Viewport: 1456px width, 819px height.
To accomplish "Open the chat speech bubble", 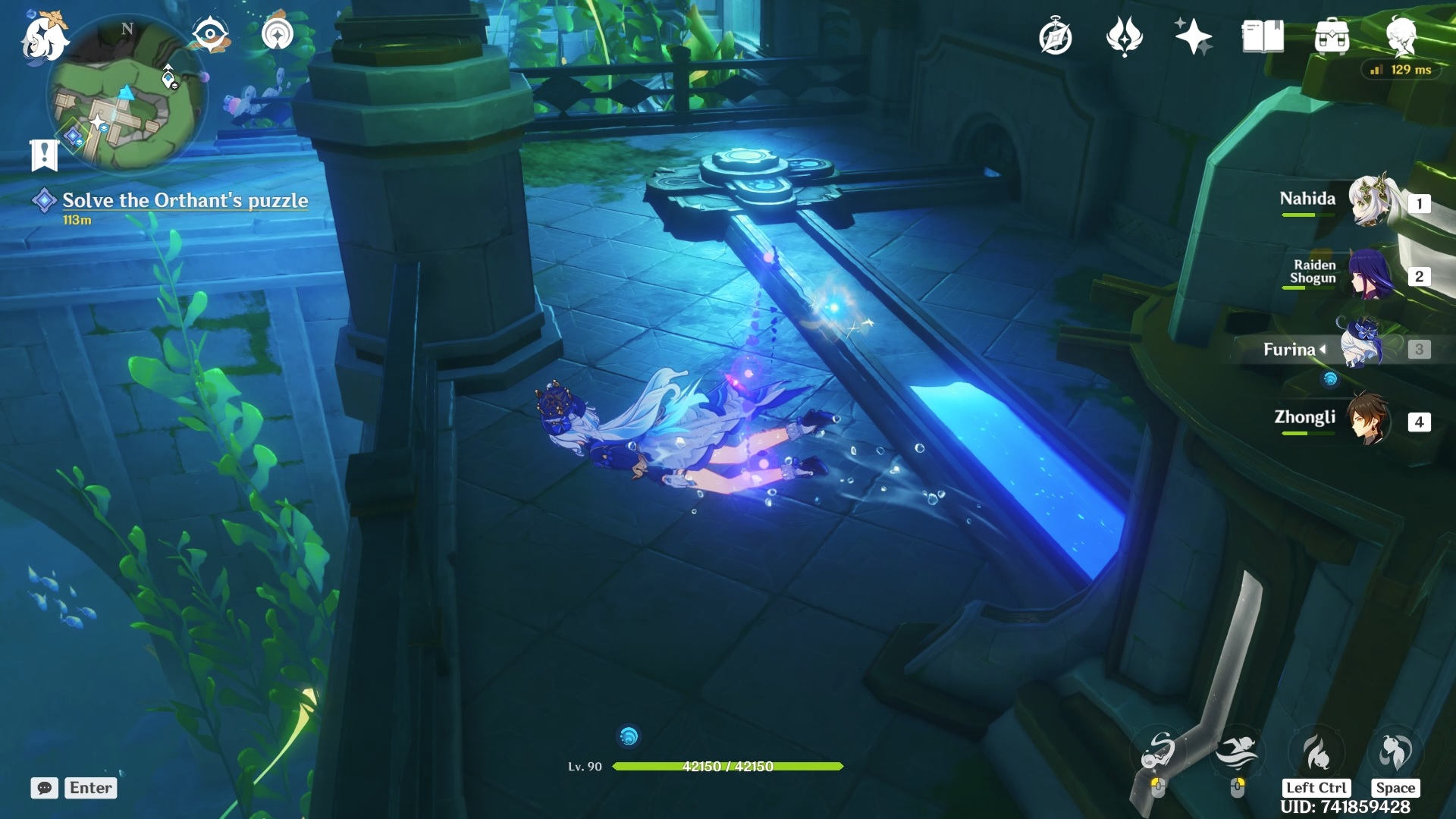I will click(x=44, y=788).
